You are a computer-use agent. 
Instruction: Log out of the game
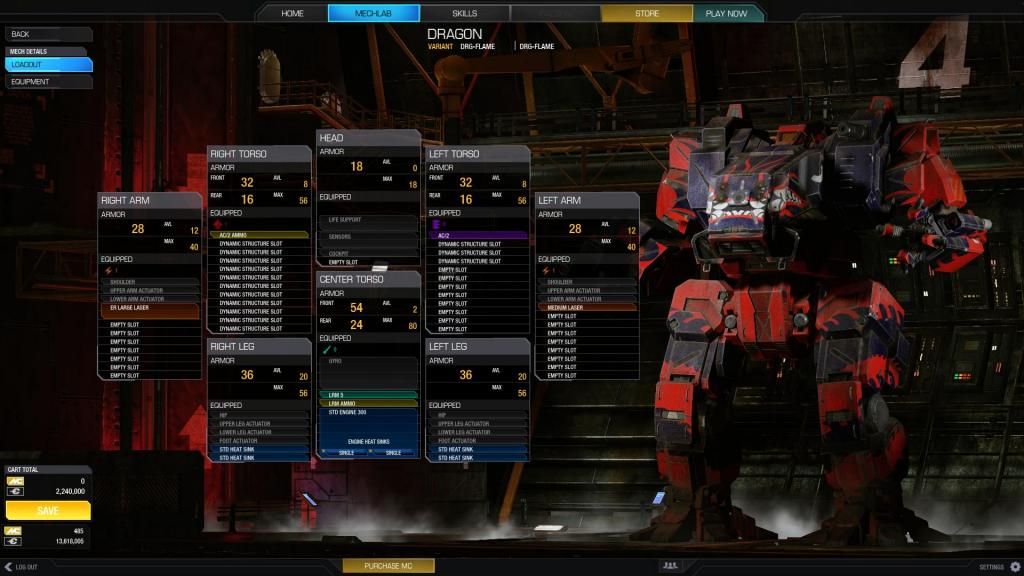[x=21, y=567]
